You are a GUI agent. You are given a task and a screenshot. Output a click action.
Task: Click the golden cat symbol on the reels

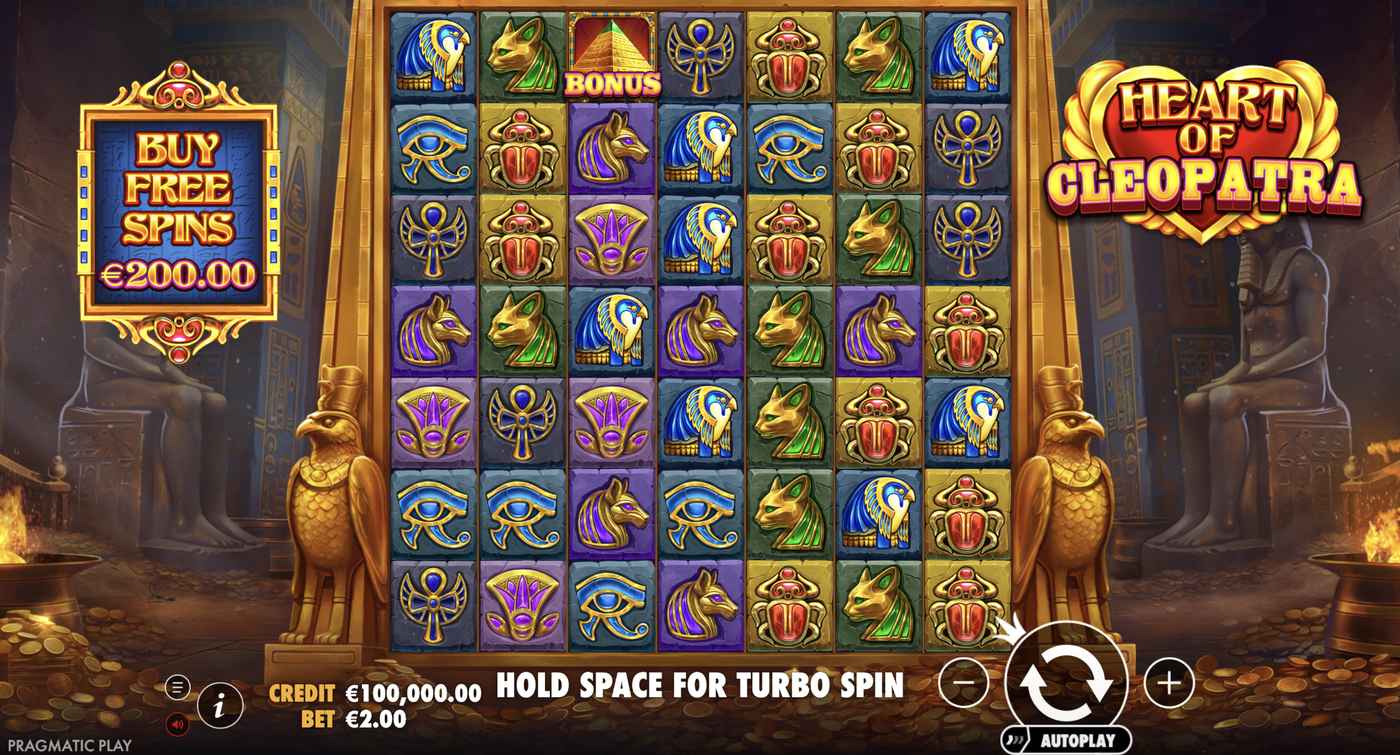(522, 45)
